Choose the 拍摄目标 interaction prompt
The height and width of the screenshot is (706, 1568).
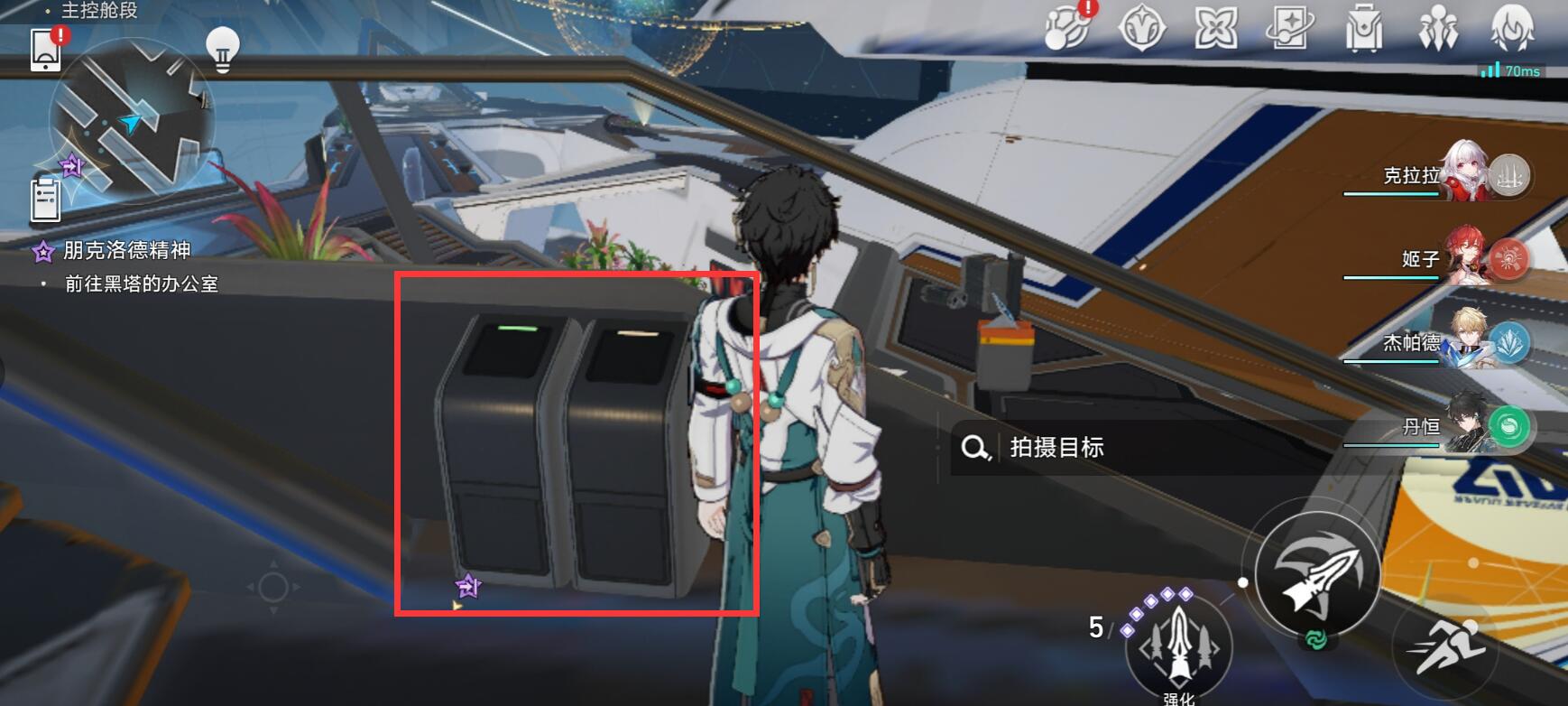[x=1057, y=447]
